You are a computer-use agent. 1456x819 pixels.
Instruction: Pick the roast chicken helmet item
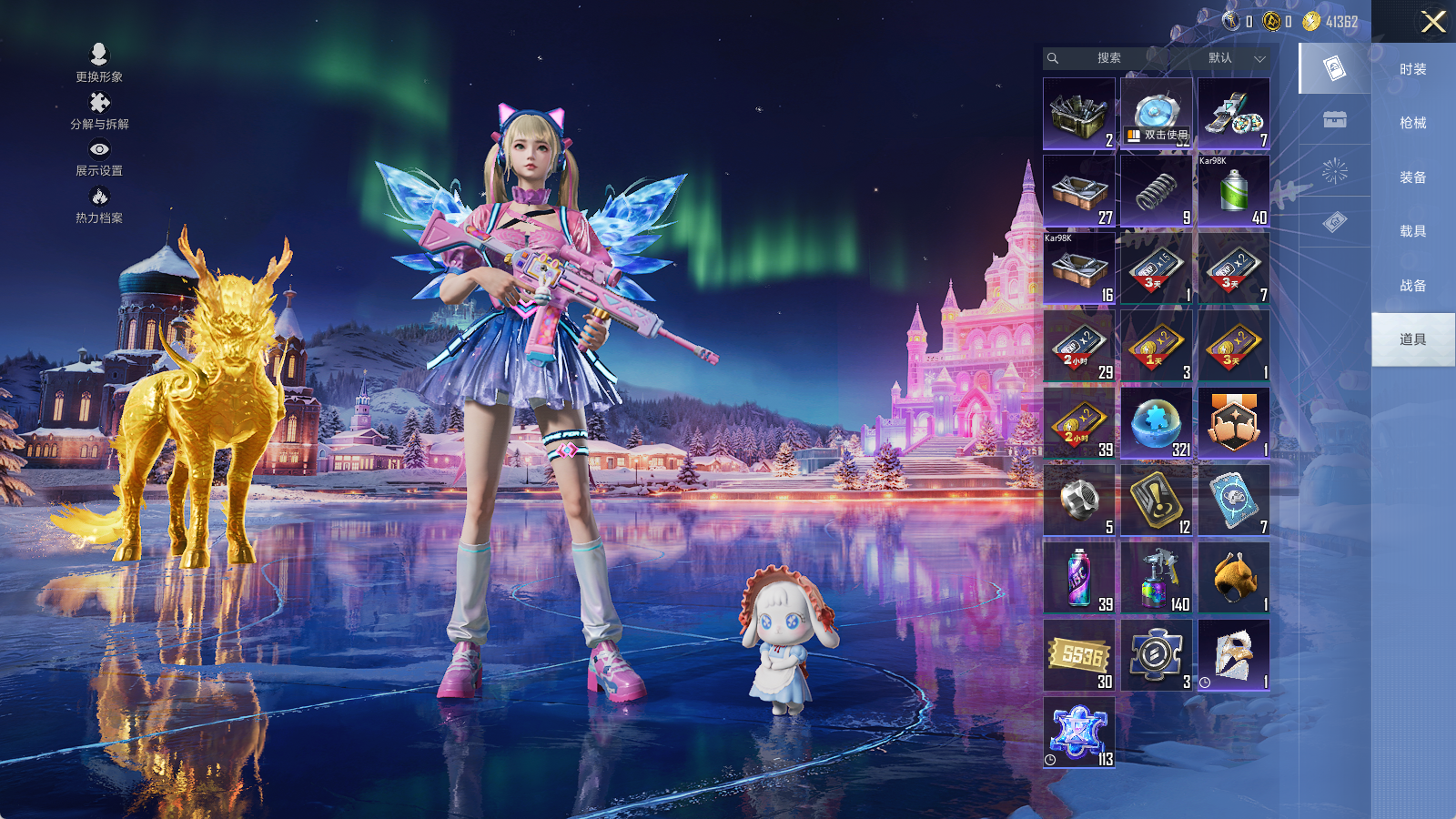pyautogui.click(x=1234, y=578)
